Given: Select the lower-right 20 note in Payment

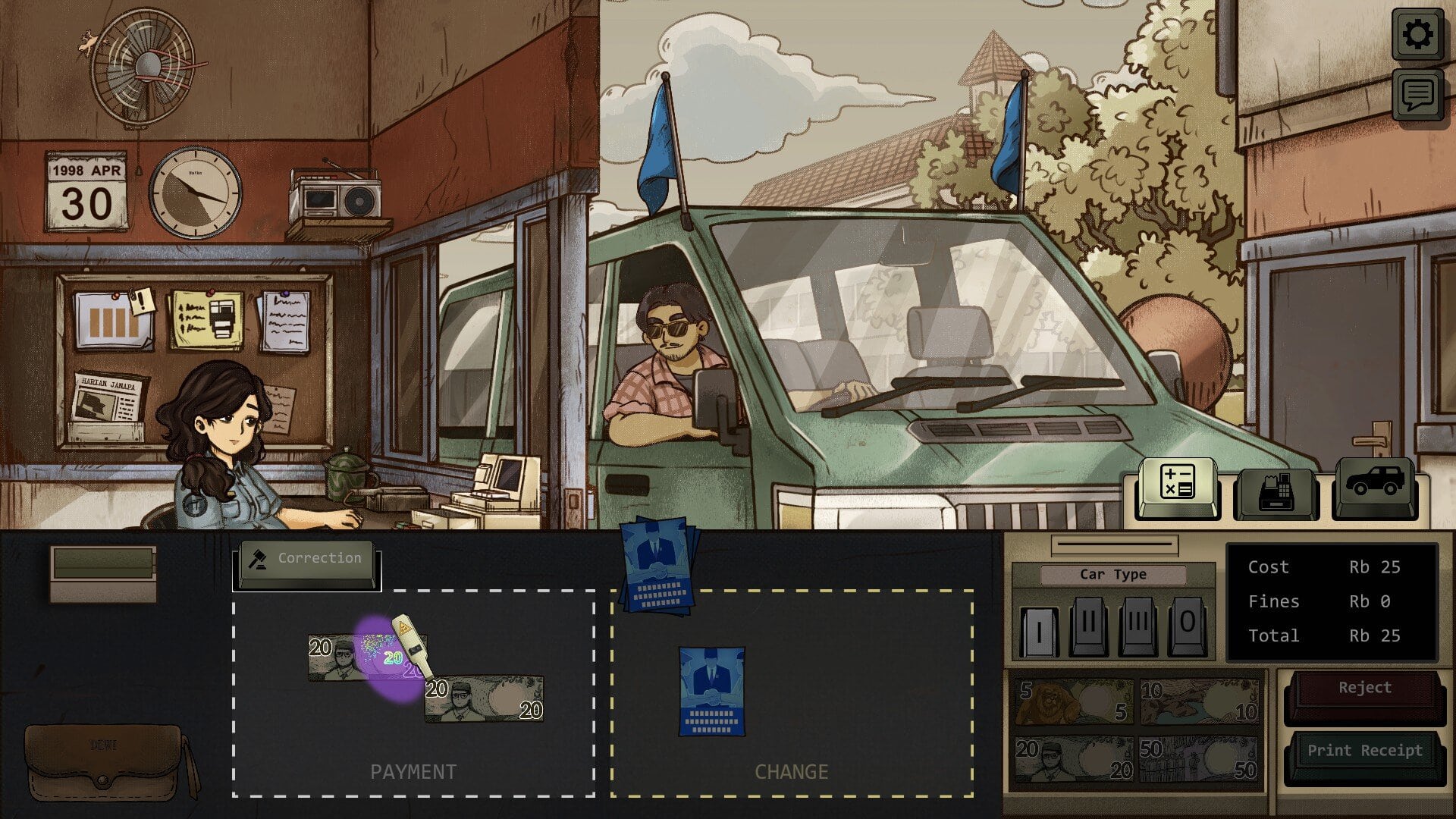Looking at the screenshot, I should click(x=485, y=699).
